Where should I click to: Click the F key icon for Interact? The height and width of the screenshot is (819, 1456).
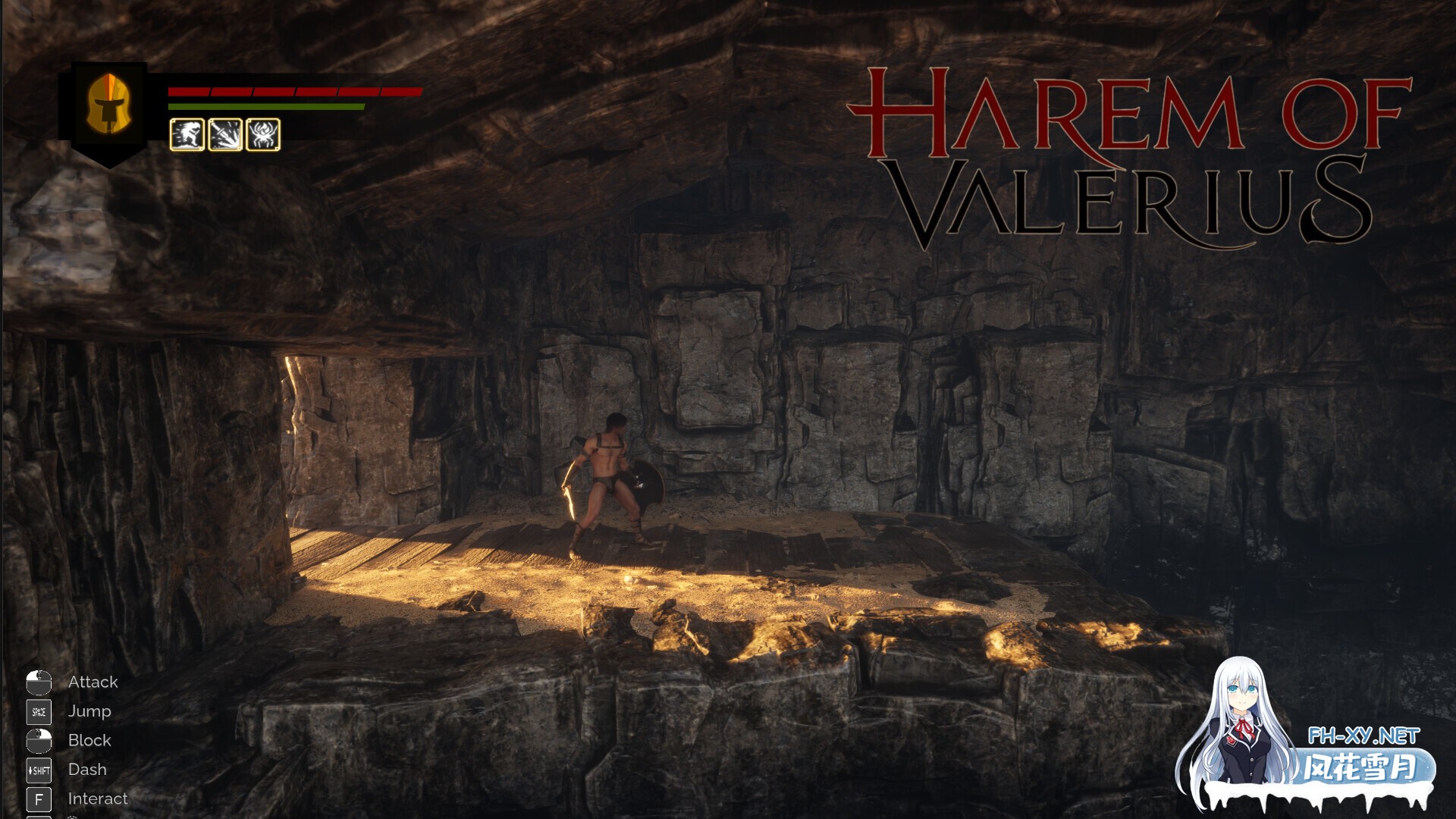click(x=38, y=799)
